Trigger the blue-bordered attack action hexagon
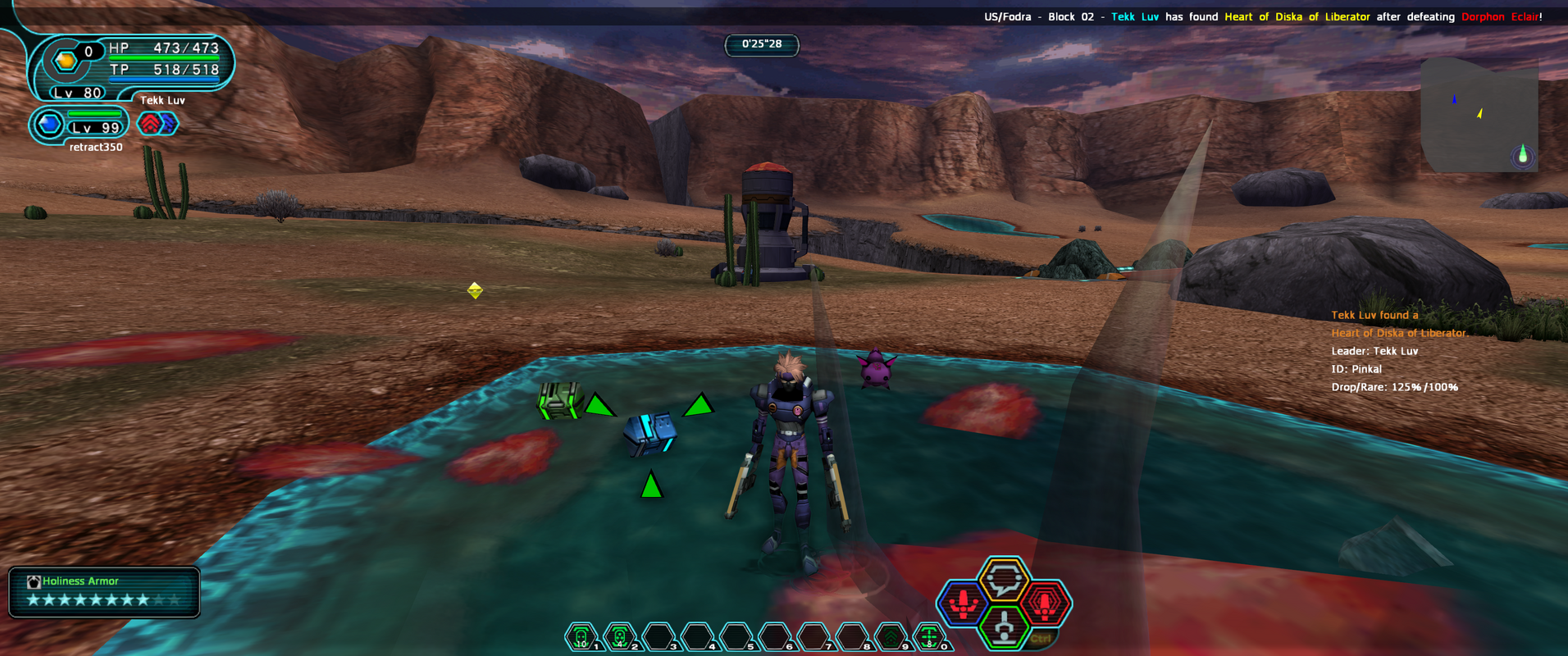 tap(964, 604)
